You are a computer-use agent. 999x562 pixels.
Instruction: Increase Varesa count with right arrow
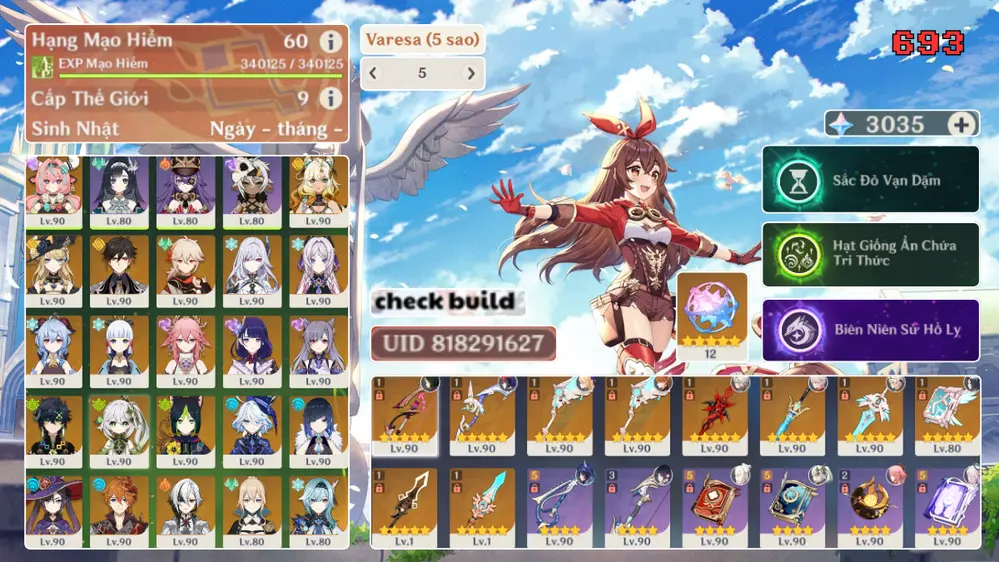click(x=471, y=73)
